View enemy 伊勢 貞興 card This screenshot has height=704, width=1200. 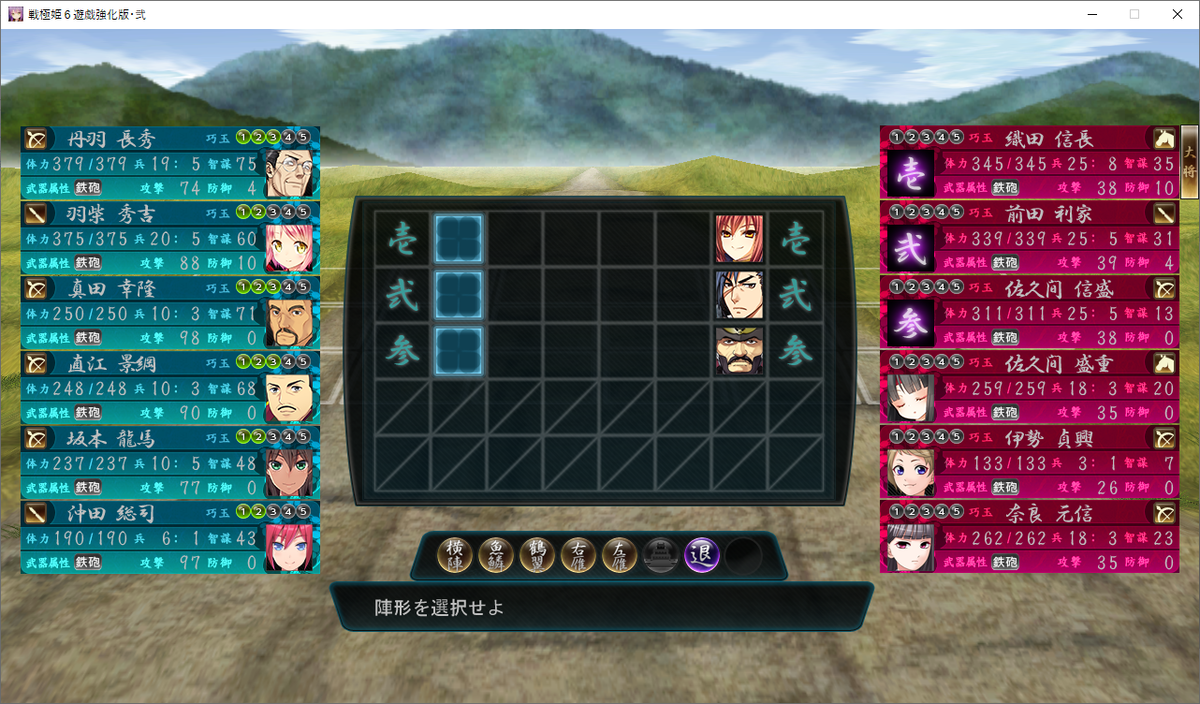[1030, 462]
